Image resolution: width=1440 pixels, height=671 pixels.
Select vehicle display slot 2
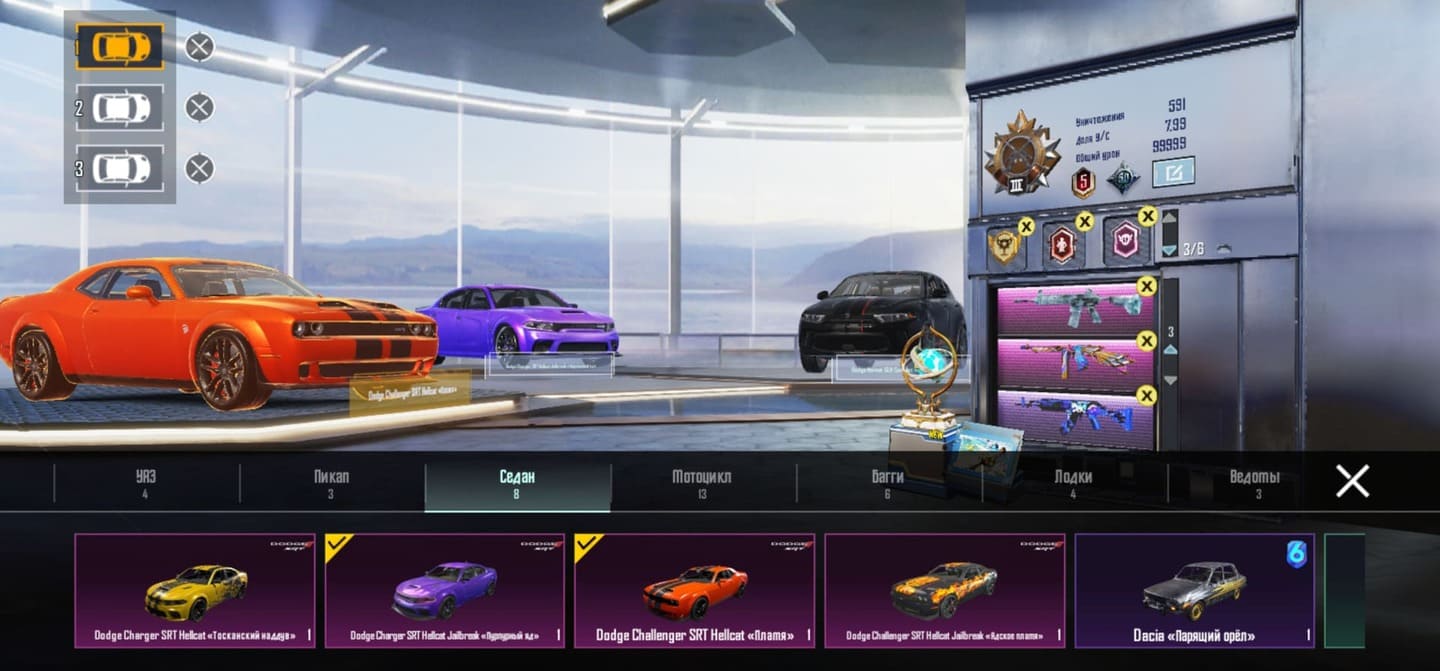point(120,108)
